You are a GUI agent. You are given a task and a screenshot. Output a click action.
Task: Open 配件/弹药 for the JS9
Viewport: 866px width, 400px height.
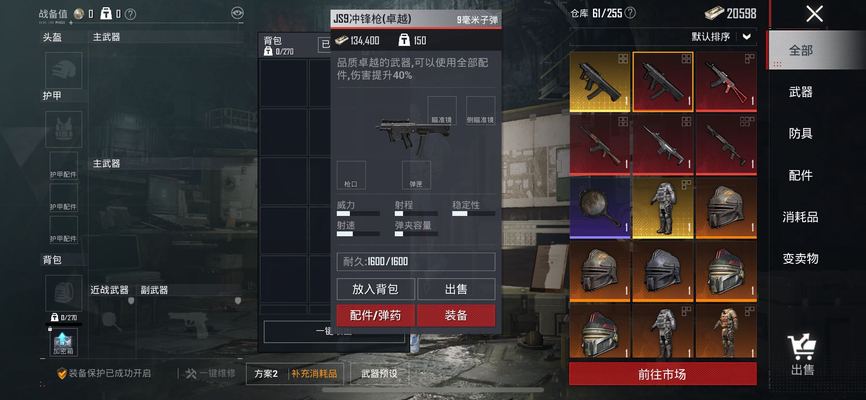[x=376, y=315]
